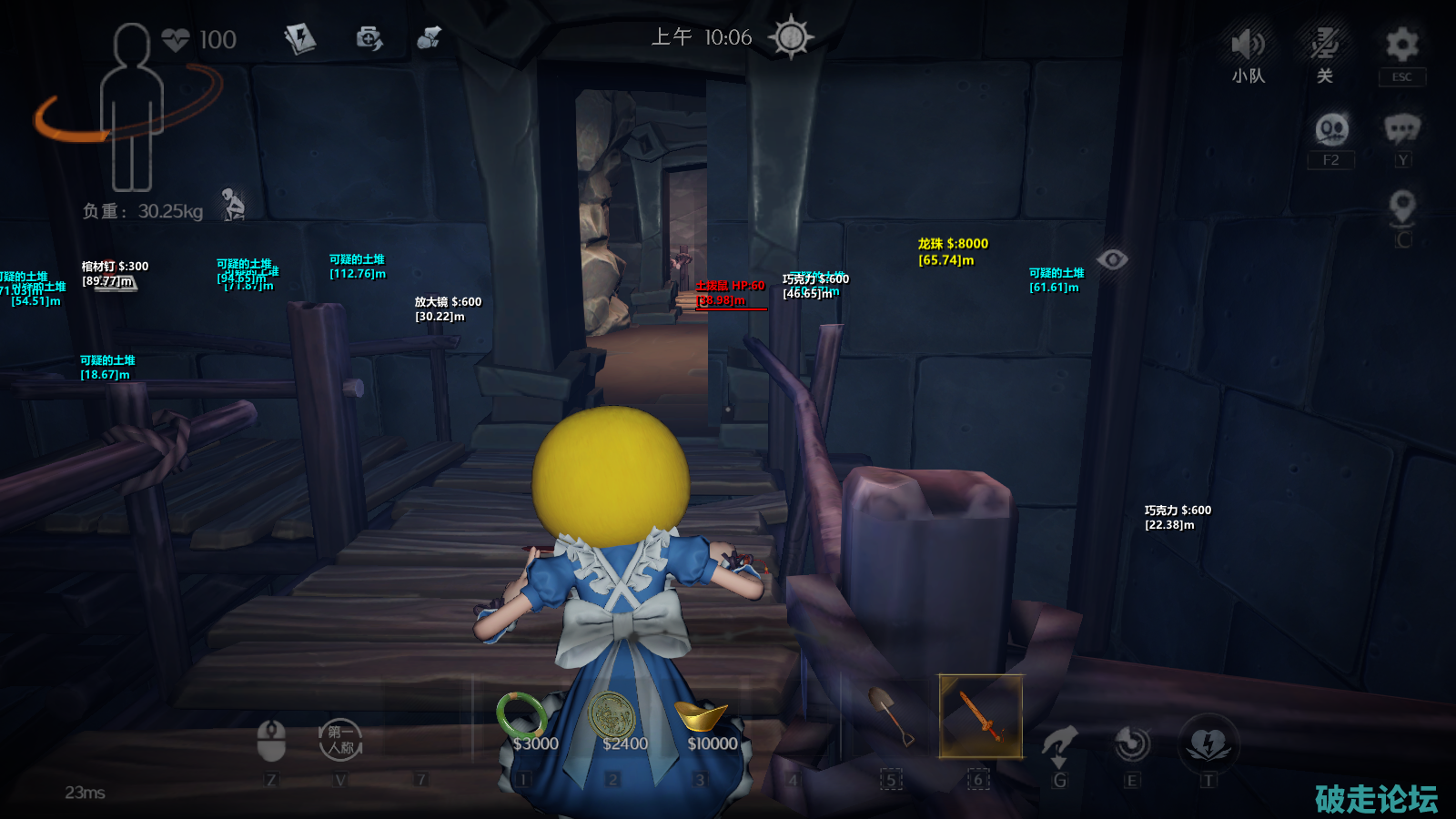Use the swirling spin skill icon
This screenshot has width=1456, height=819.
point(1132,743)
